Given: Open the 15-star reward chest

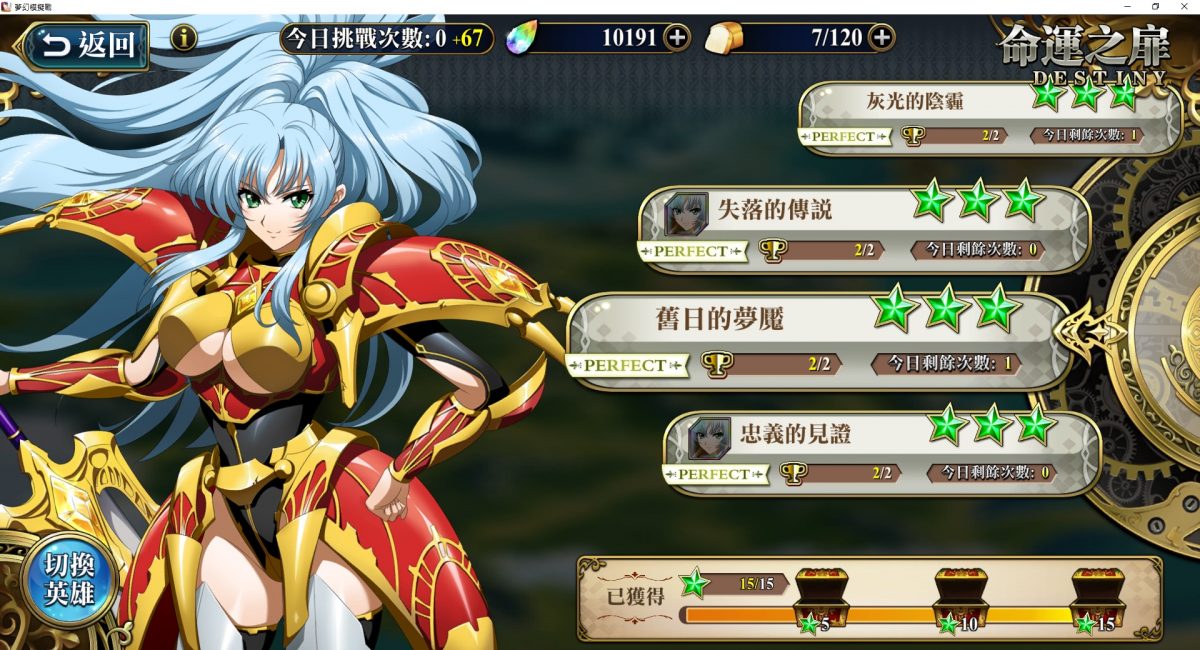Looking at the screenshot, I should pyautogui.click(x=1097, y=596).
